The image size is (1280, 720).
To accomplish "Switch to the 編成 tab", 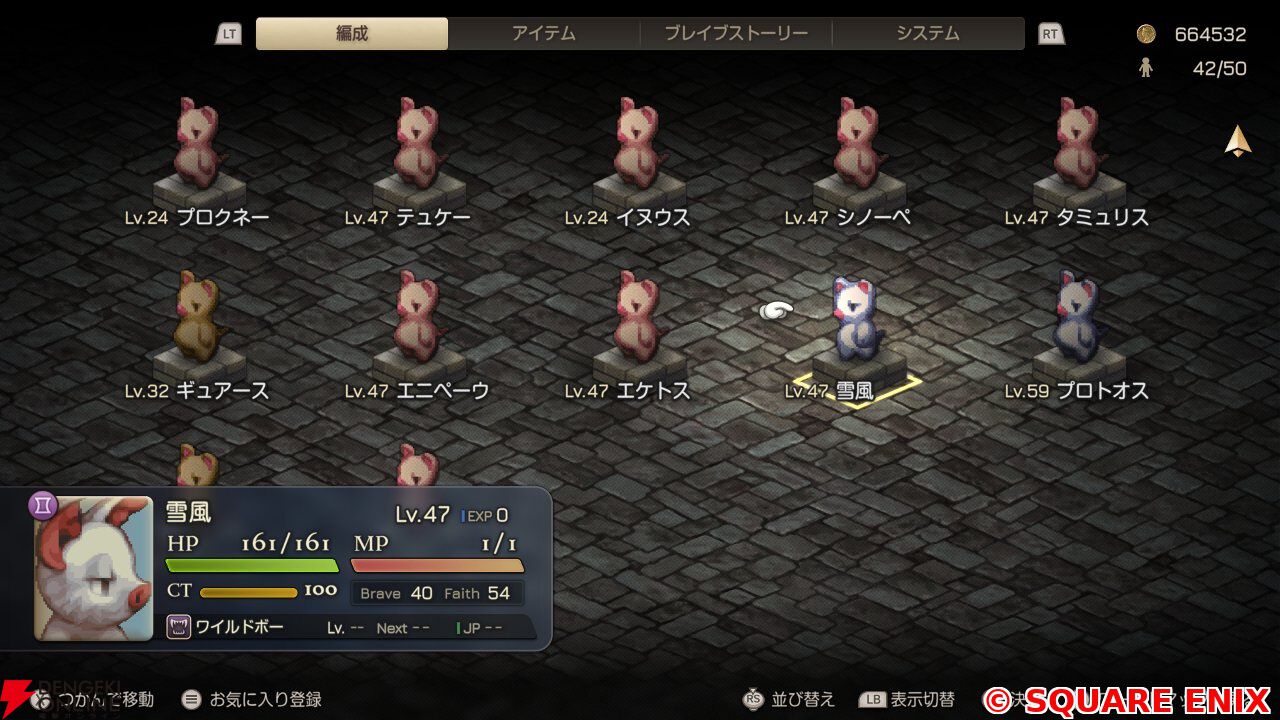I will (x=352, y=33).
